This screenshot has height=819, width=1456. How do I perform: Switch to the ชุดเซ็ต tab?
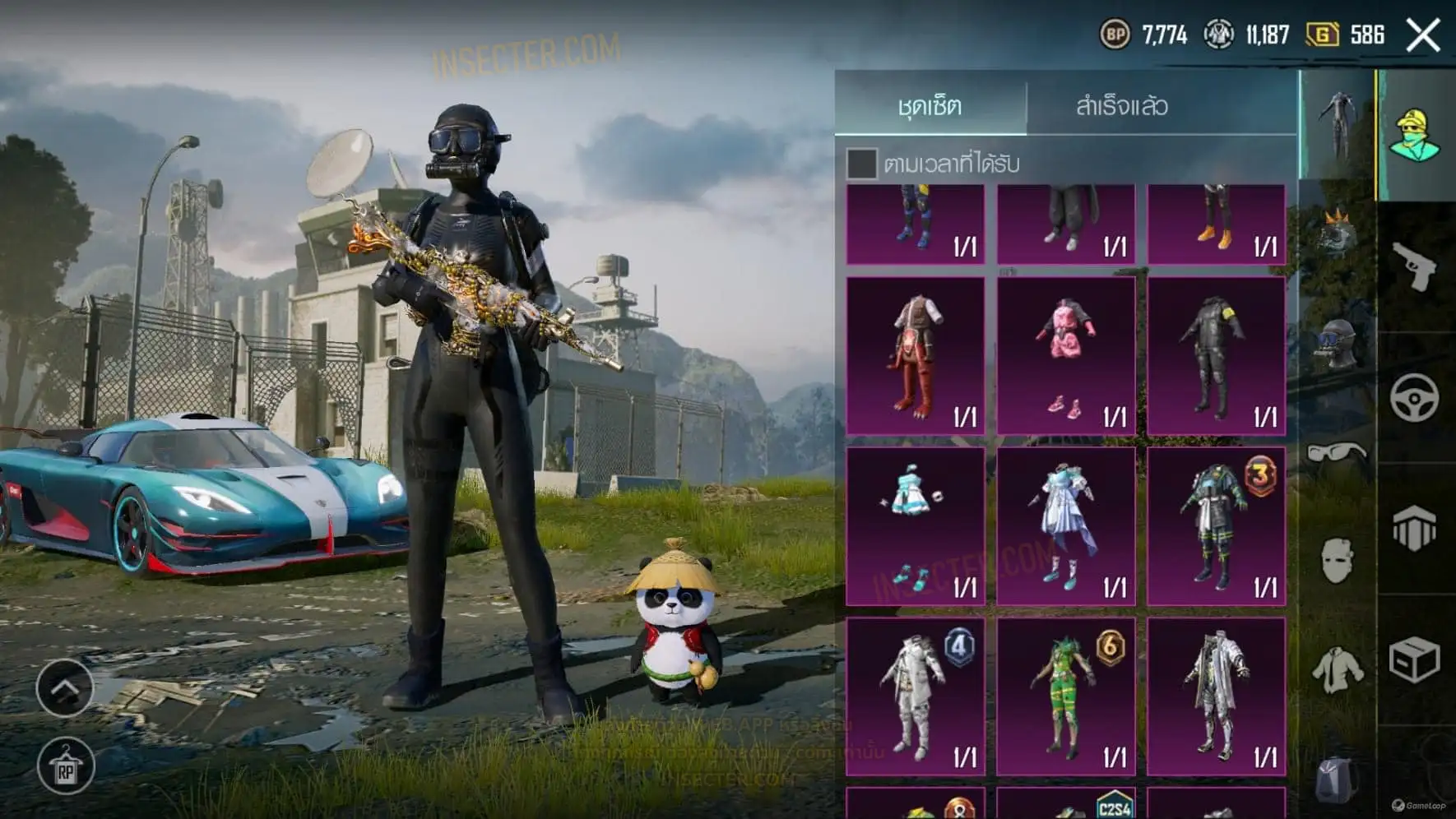(930, 105)
